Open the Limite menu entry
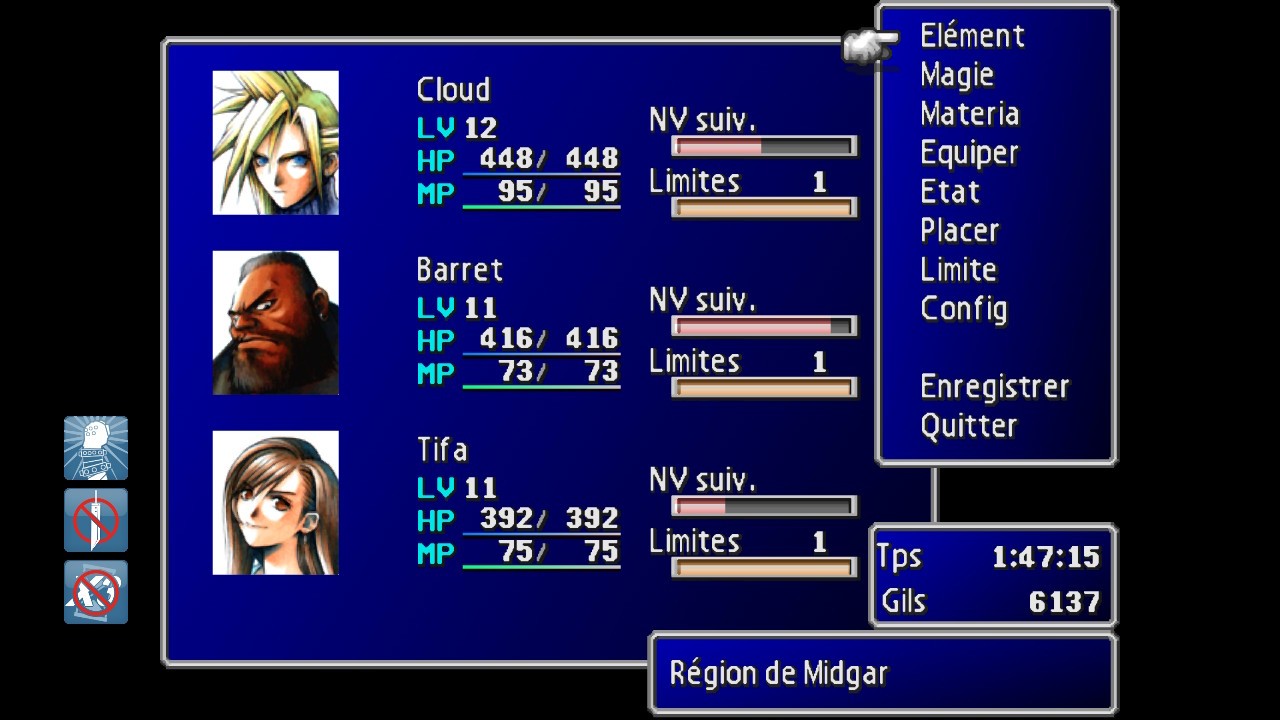1280x720 pixels. point(958,270)
